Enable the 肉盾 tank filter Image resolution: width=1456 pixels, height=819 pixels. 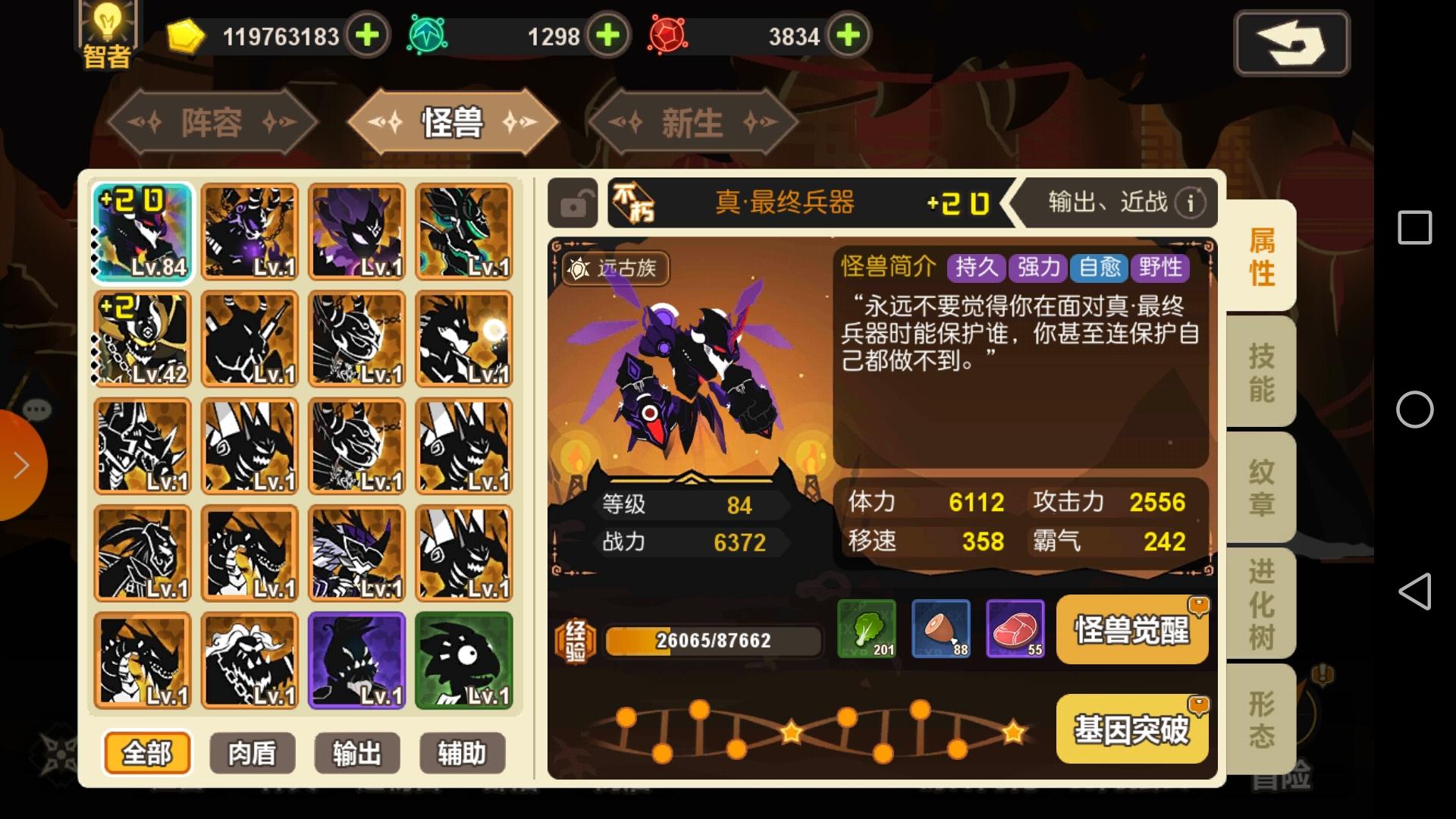(253, 753)
